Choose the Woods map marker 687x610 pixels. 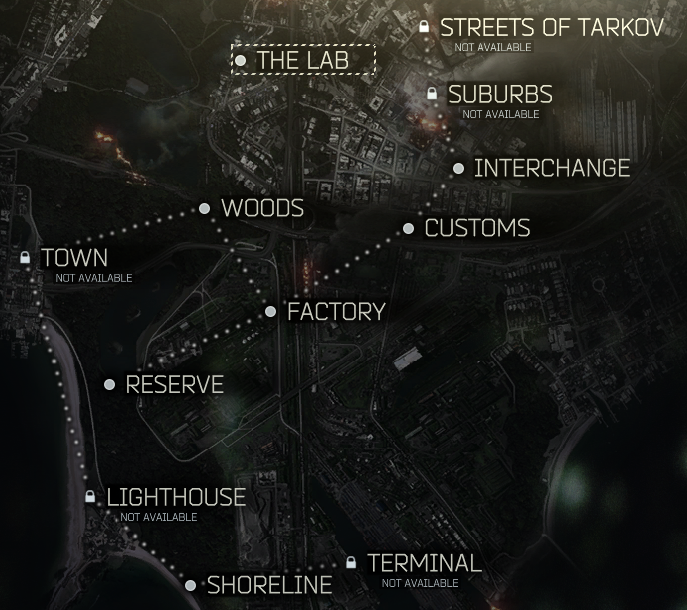pyautogui.click(x=261, y=208)
